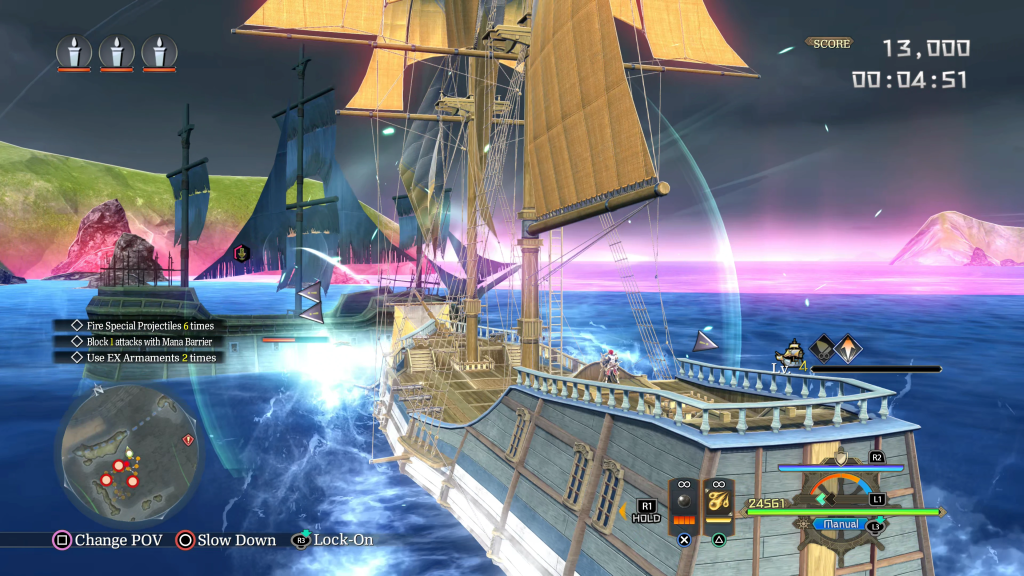Select the Use EX Armaments objective

[x=143, y=357]
